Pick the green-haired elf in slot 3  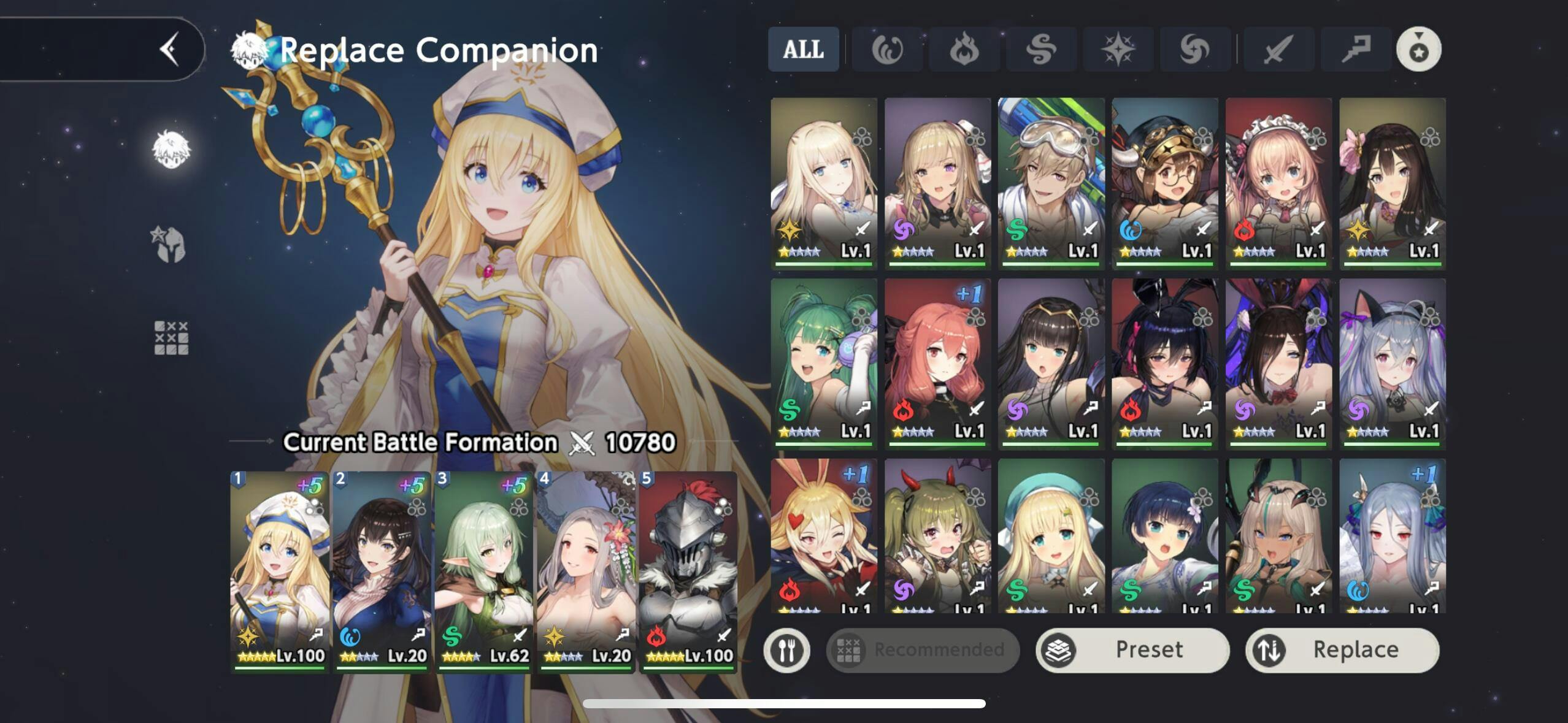coord(483,570)
